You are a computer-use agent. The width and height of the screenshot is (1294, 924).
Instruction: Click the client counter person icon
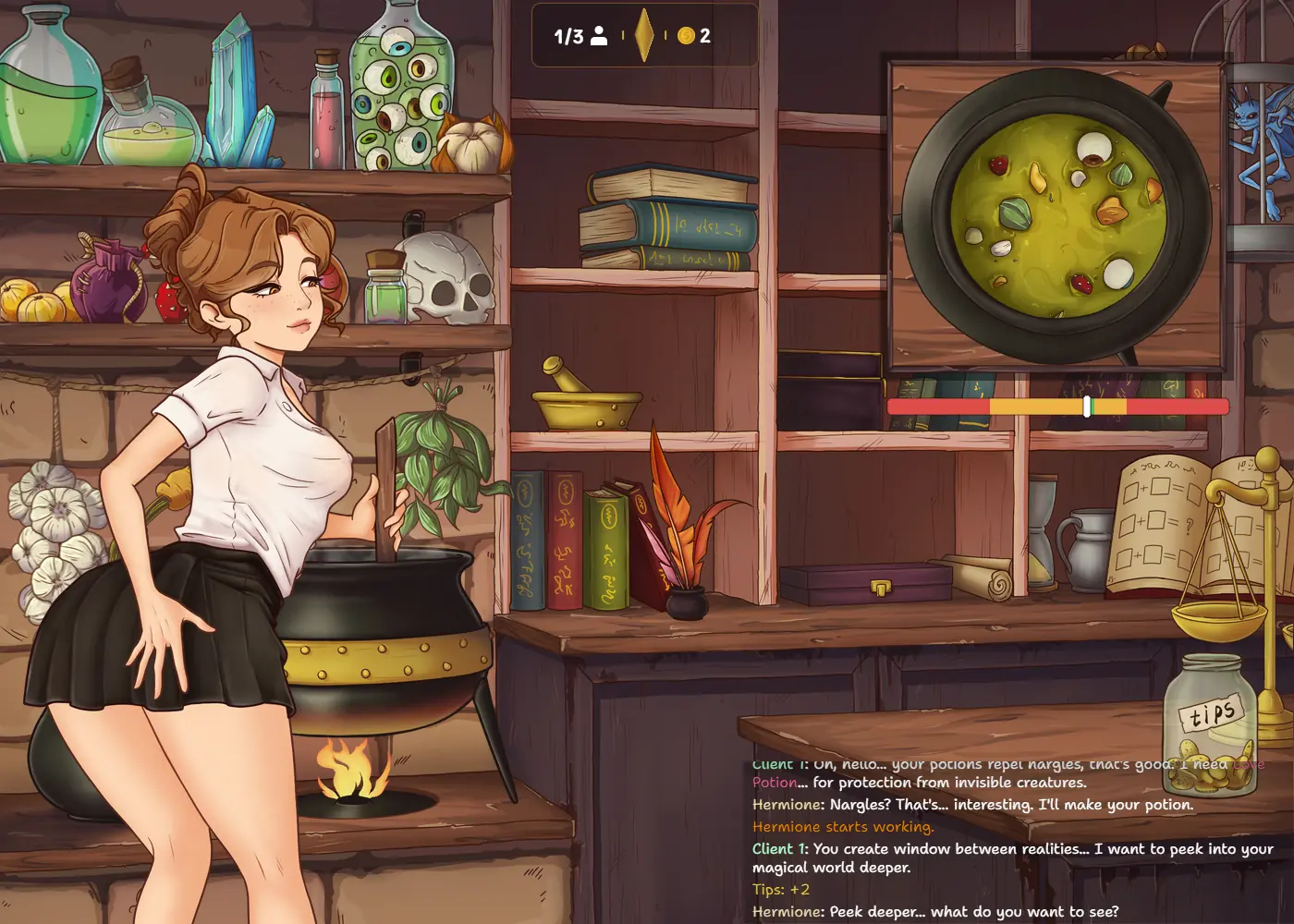click(x=599, y=36)
